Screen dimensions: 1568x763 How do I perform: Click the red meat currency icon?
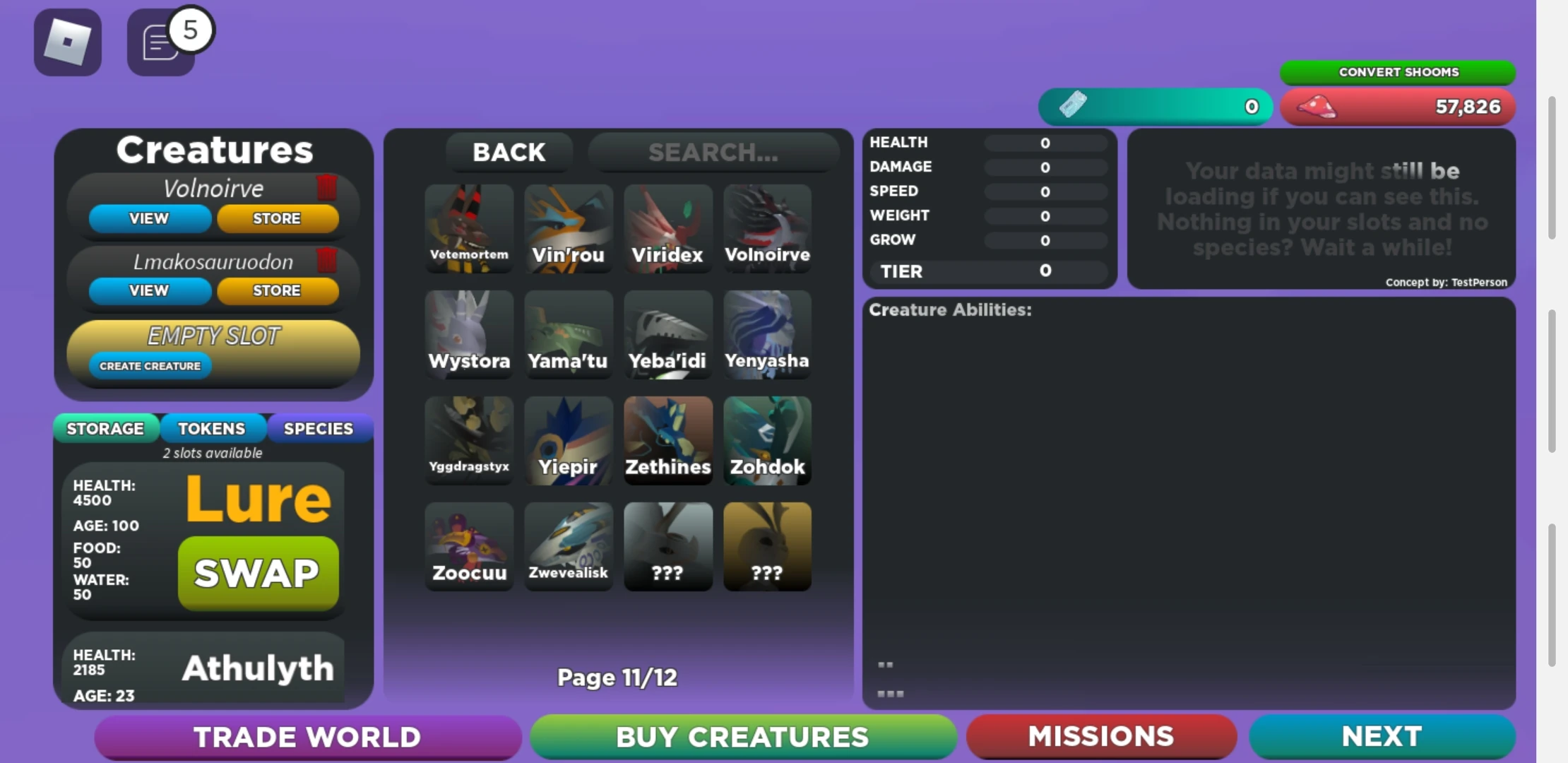1318,106
